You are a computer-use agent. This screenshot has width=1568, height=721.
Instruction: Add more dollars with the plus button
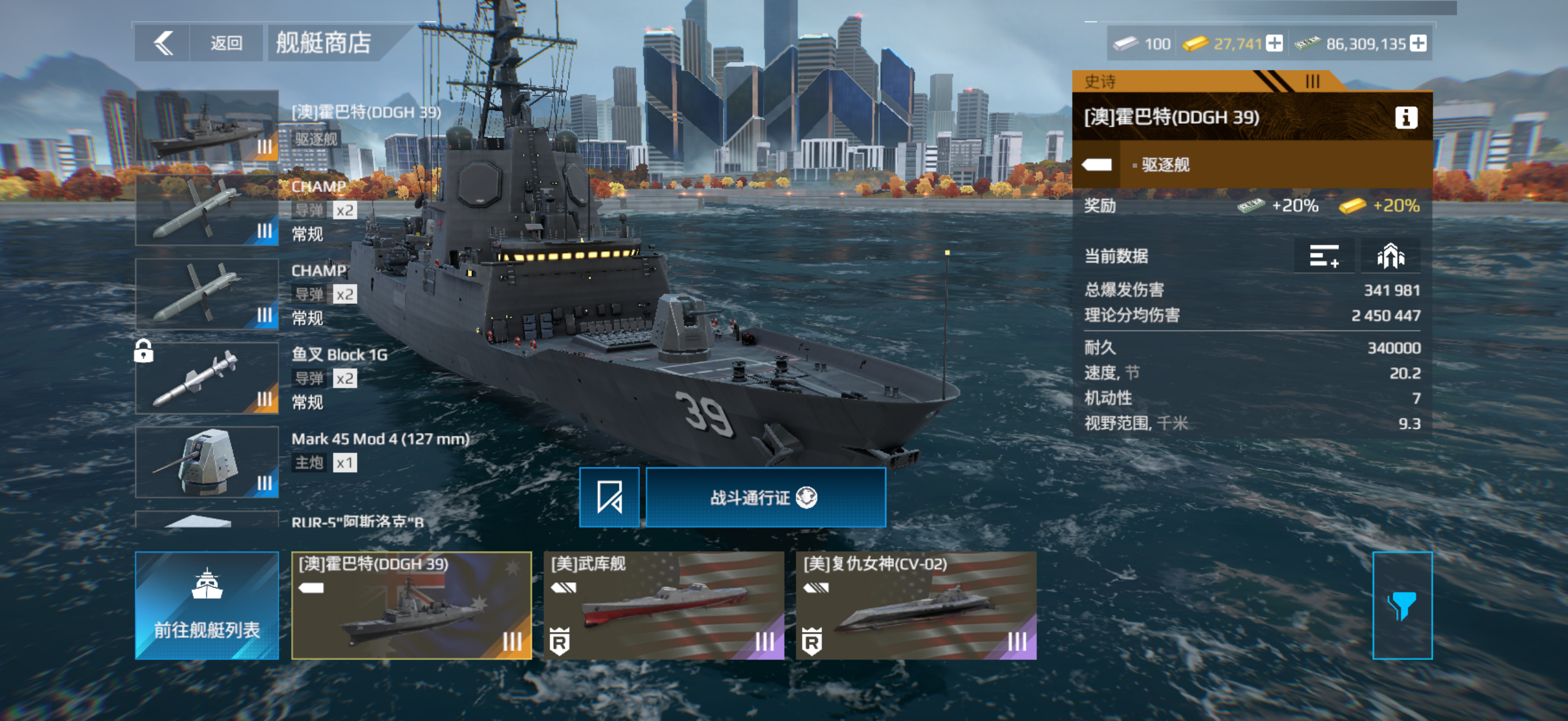[1418, 44]
